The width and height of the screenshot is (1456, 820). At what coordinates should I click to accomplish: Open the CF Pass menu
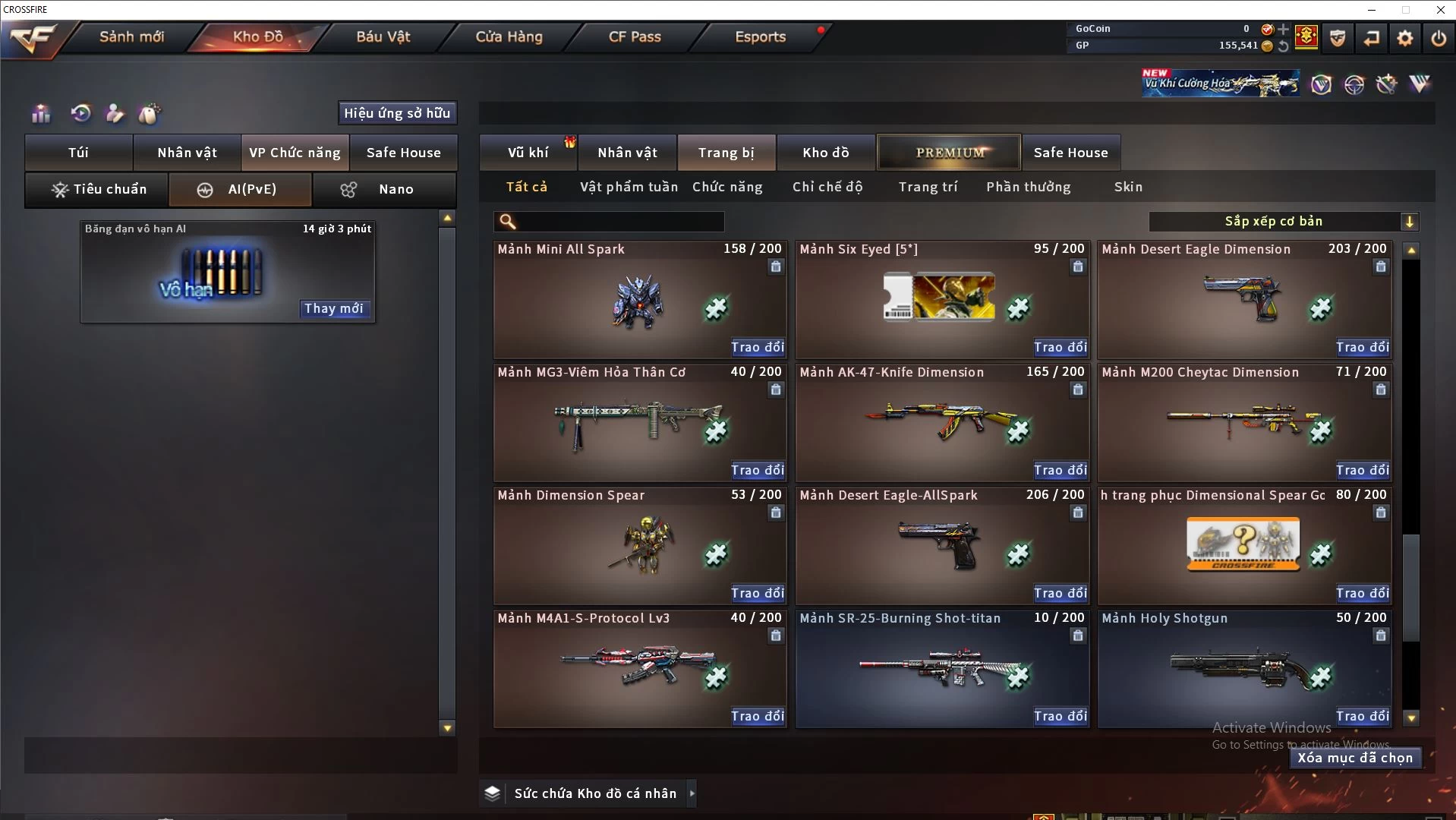coord(635,36)
